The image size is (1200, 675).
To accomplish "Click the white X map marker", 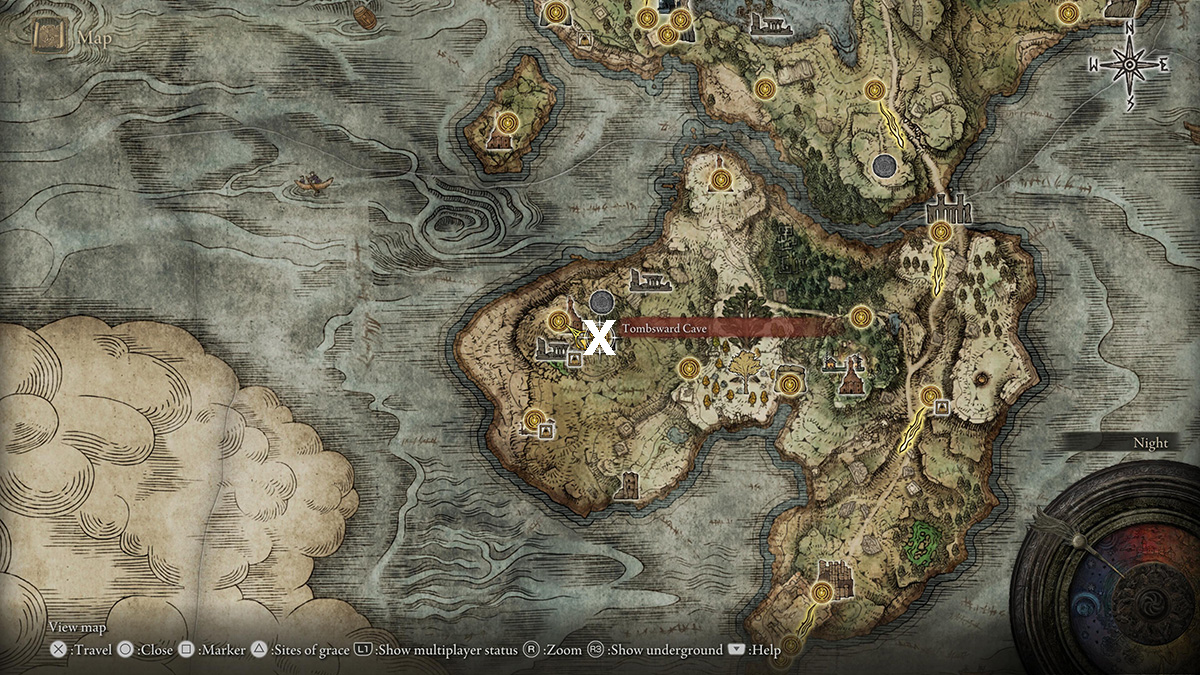I will click(600, 338).
